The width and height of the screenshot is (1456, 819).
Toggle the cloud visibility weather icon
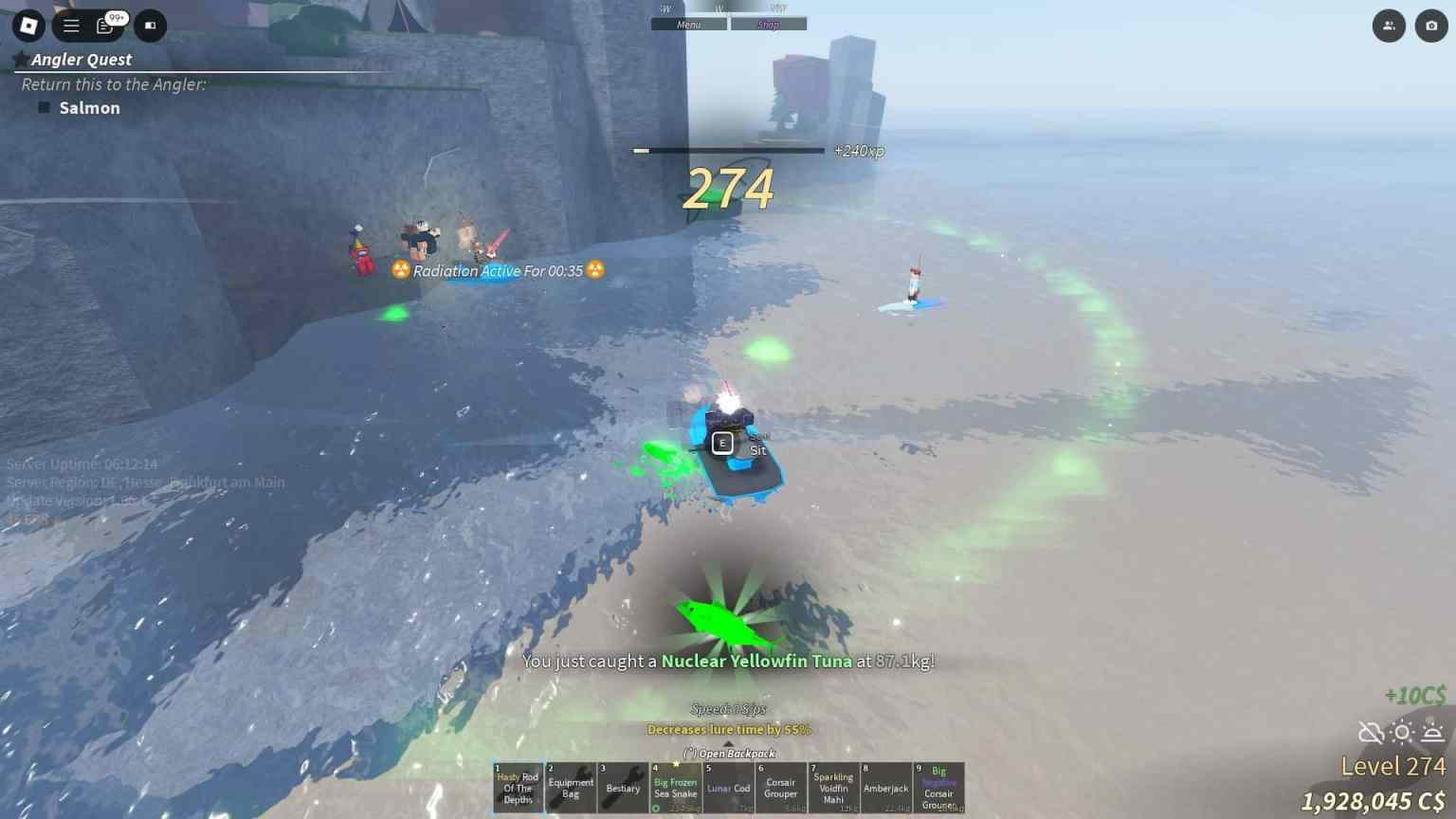1369,732
